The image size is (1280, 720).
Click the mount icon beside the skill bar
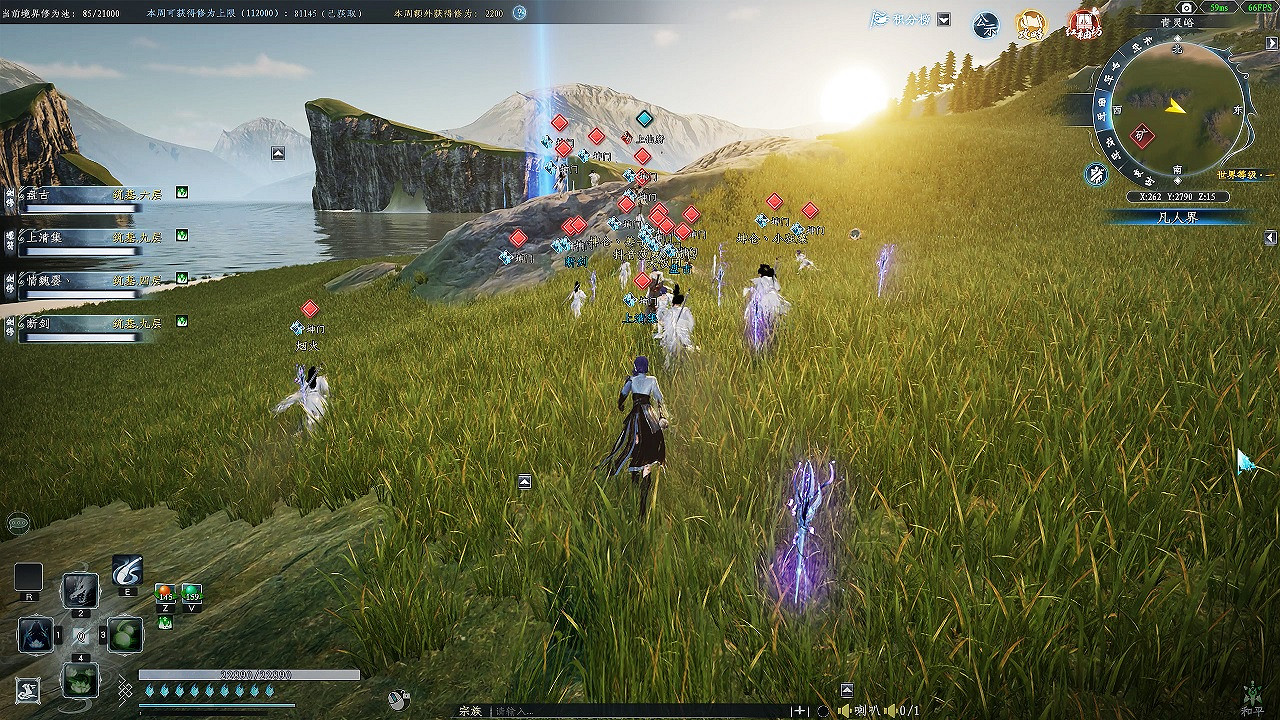coord(28,692)
